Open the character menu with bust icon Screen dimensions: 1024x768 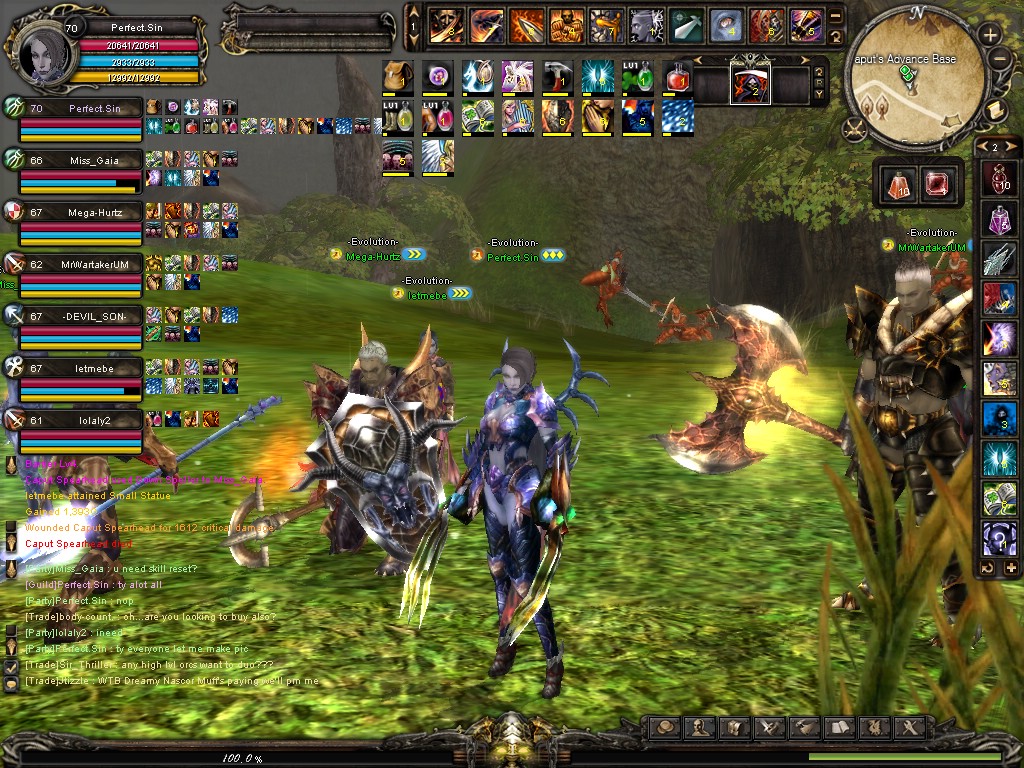click(x=700, y=728)
